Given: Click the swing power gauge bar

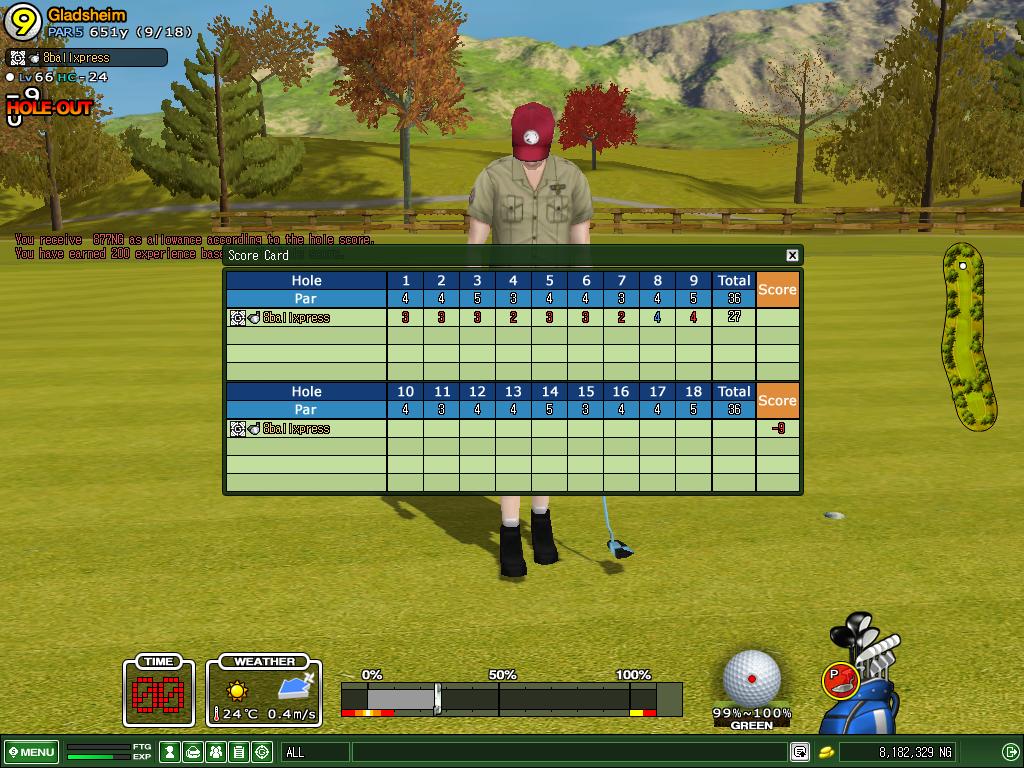Looking at the screenshot, I should coord(510,699).
